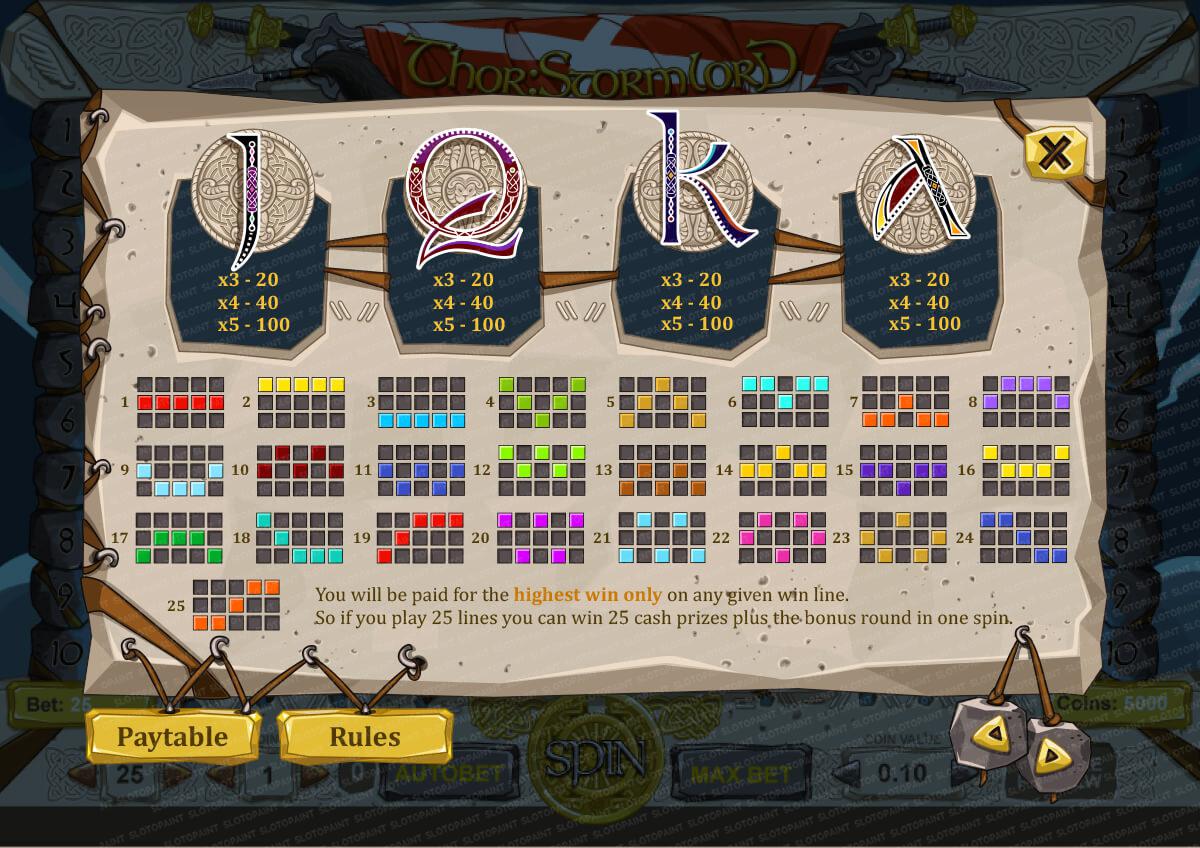Show the Rules page
The height and width of the screenshot is (848, 1200).
365,737
